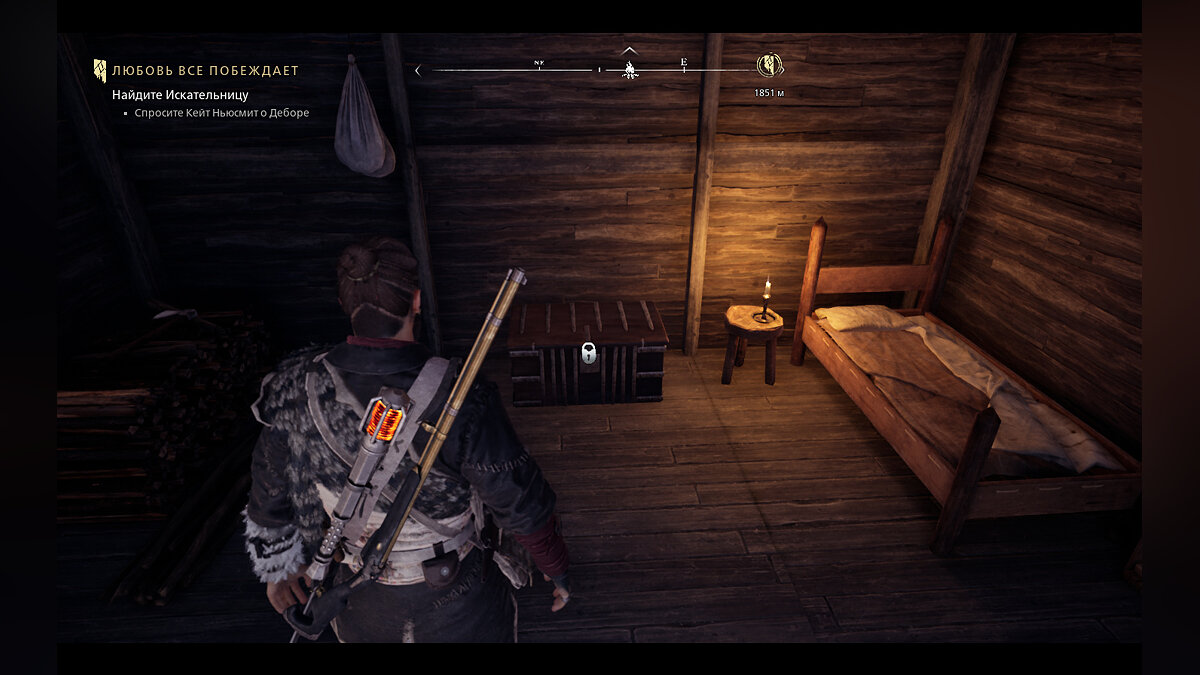
Task: Click the padlock icon on the chest
Action: coord(589,353)
